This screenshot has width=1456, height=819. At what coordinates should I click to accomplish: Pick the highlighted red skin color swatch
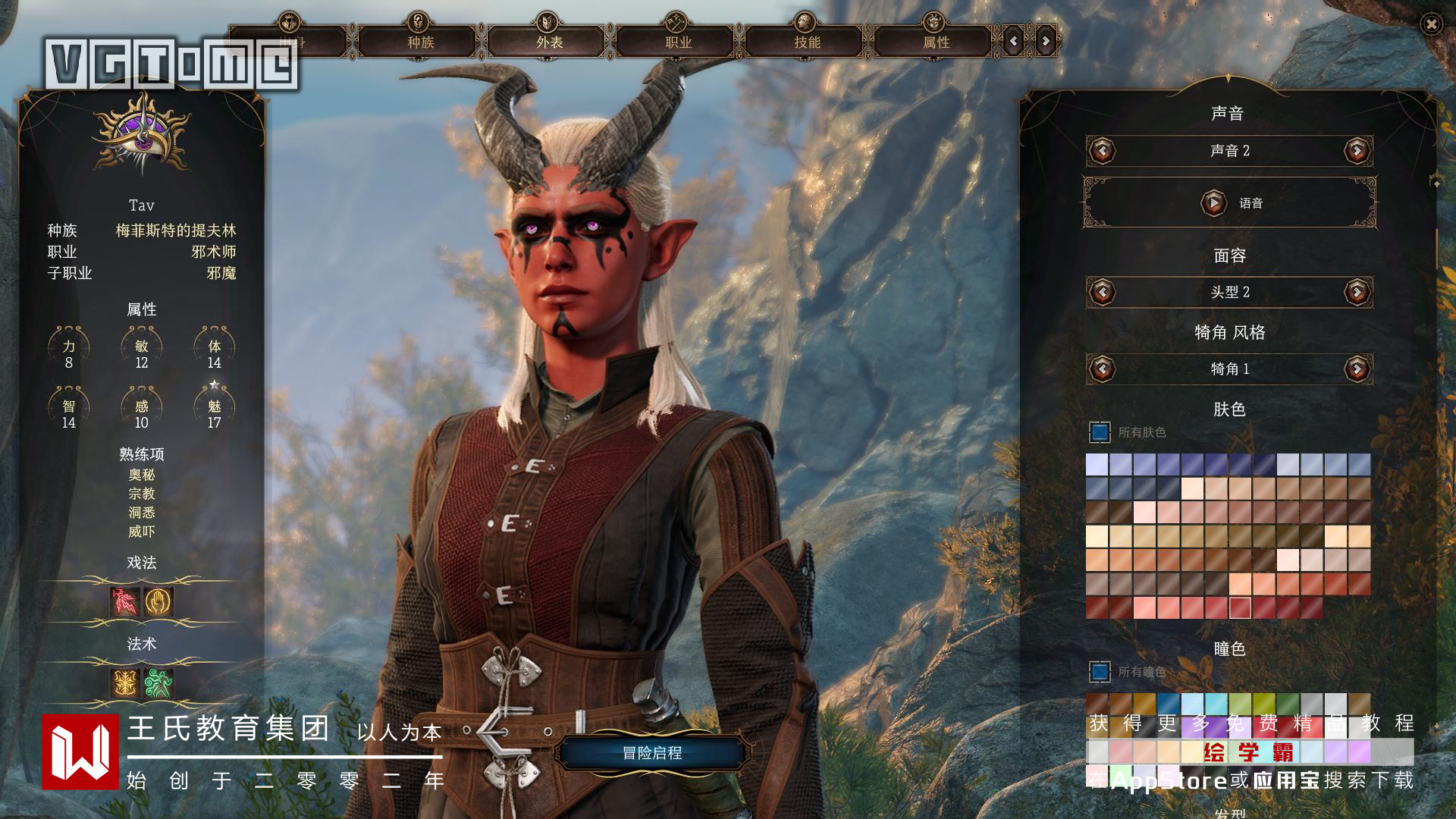coord(1240,607)
